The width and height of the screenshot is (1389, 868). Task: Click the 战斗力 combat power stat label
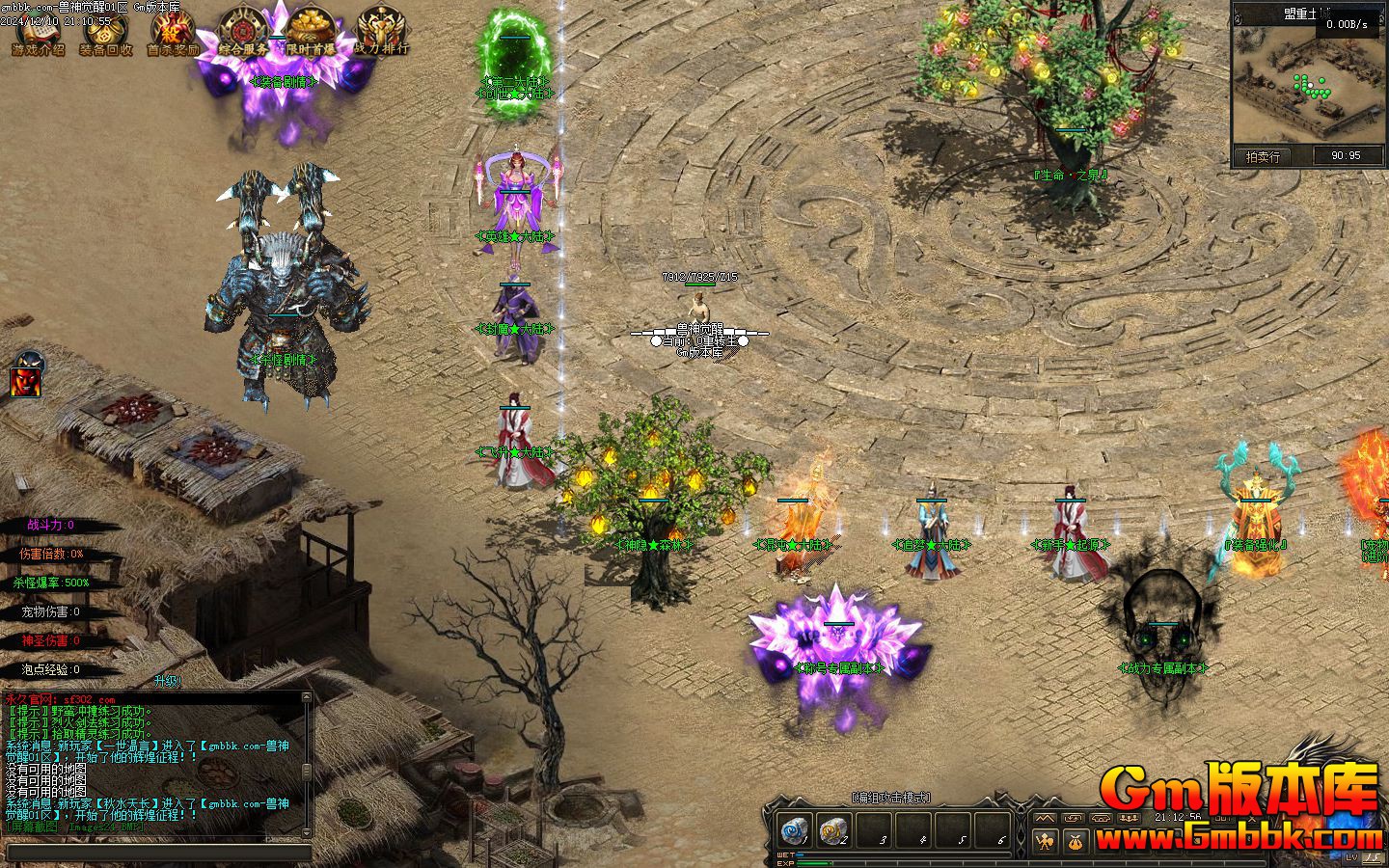[50, 526]
